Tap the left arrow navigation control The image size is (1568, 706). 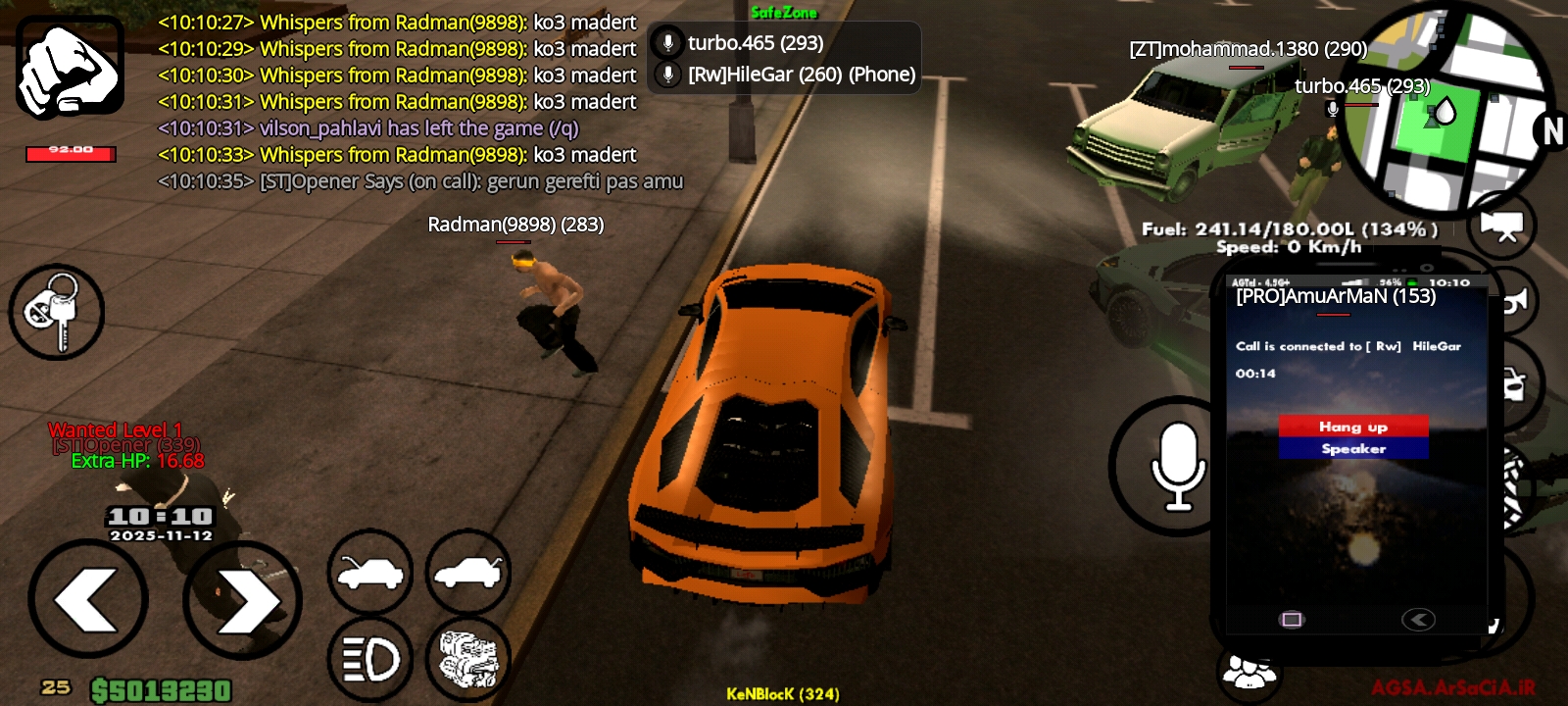point(88,598)
